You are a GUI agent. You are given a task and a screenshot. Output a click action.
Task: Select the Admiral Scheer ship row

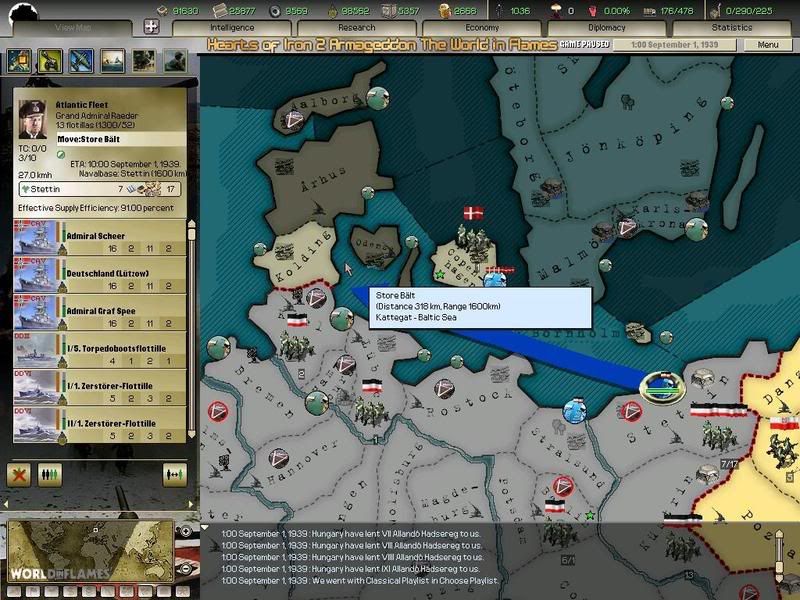(100, 241)
